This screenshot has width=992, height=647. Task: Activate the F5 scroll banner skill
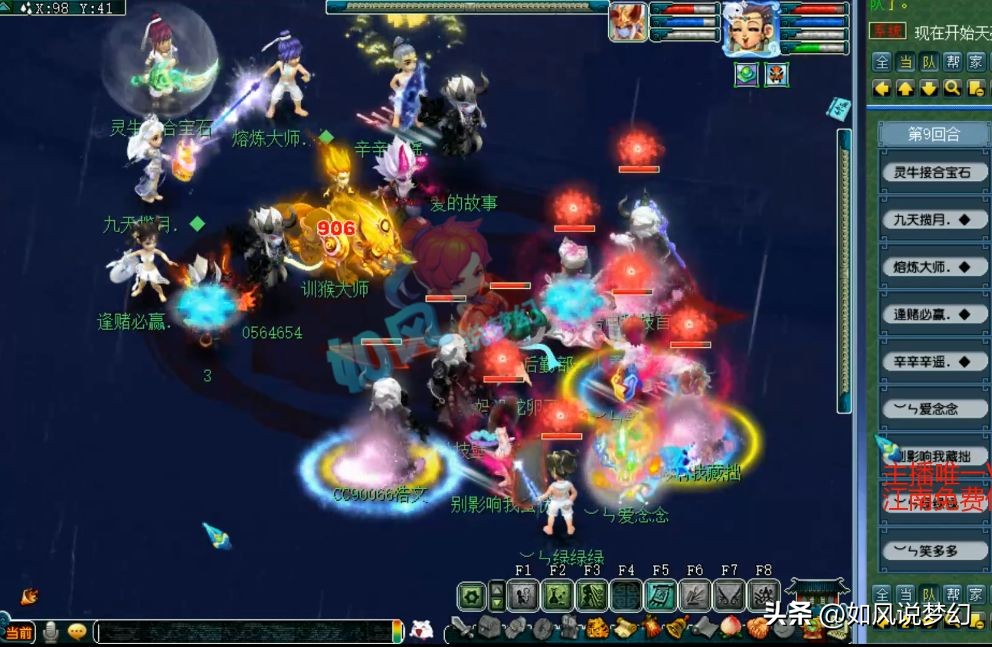pos(660,596)
